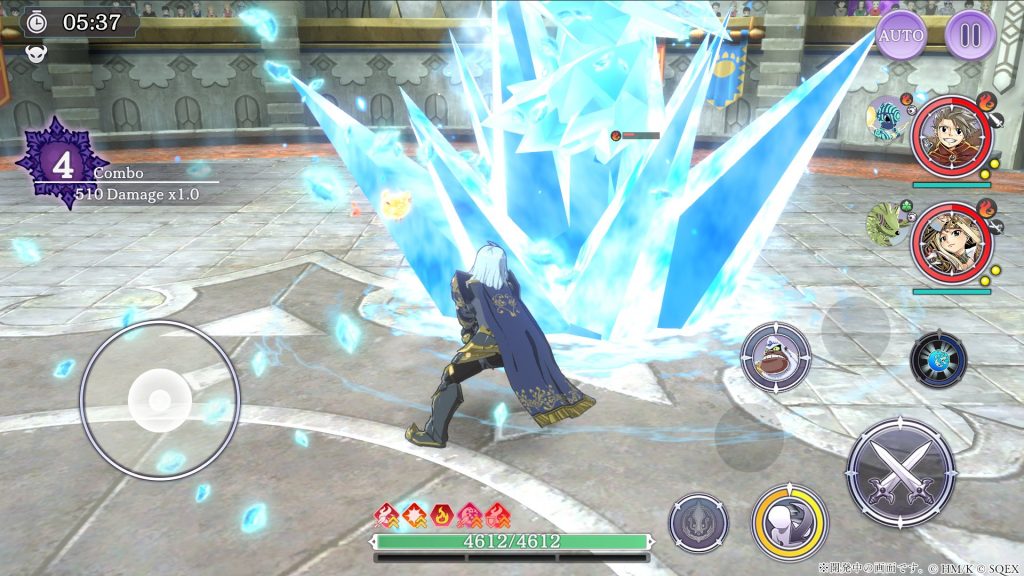
Task: Select the blue monster companion icon
Action: click(885, 118)
